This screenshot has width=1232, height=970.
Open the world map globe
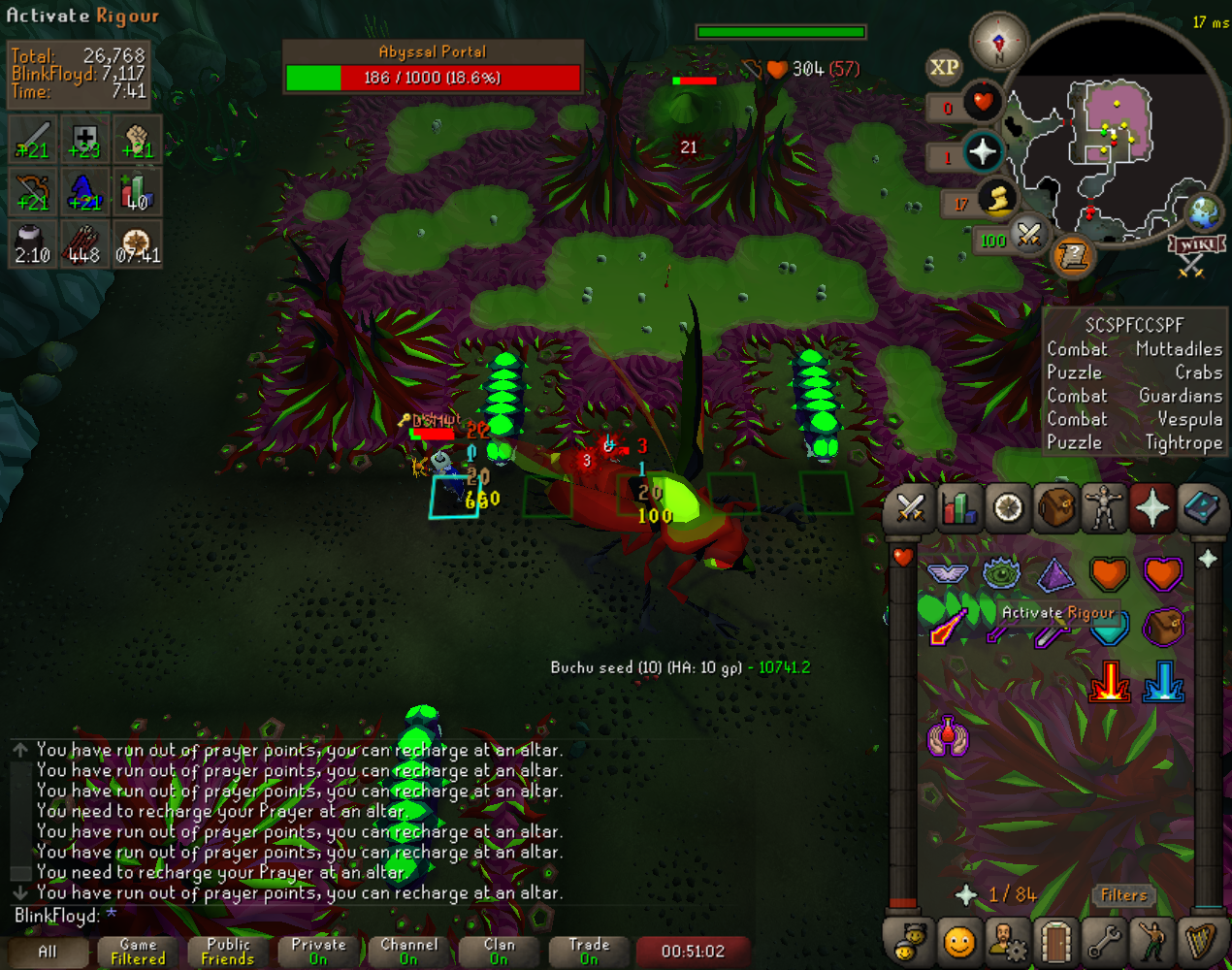pos(1204,212)
